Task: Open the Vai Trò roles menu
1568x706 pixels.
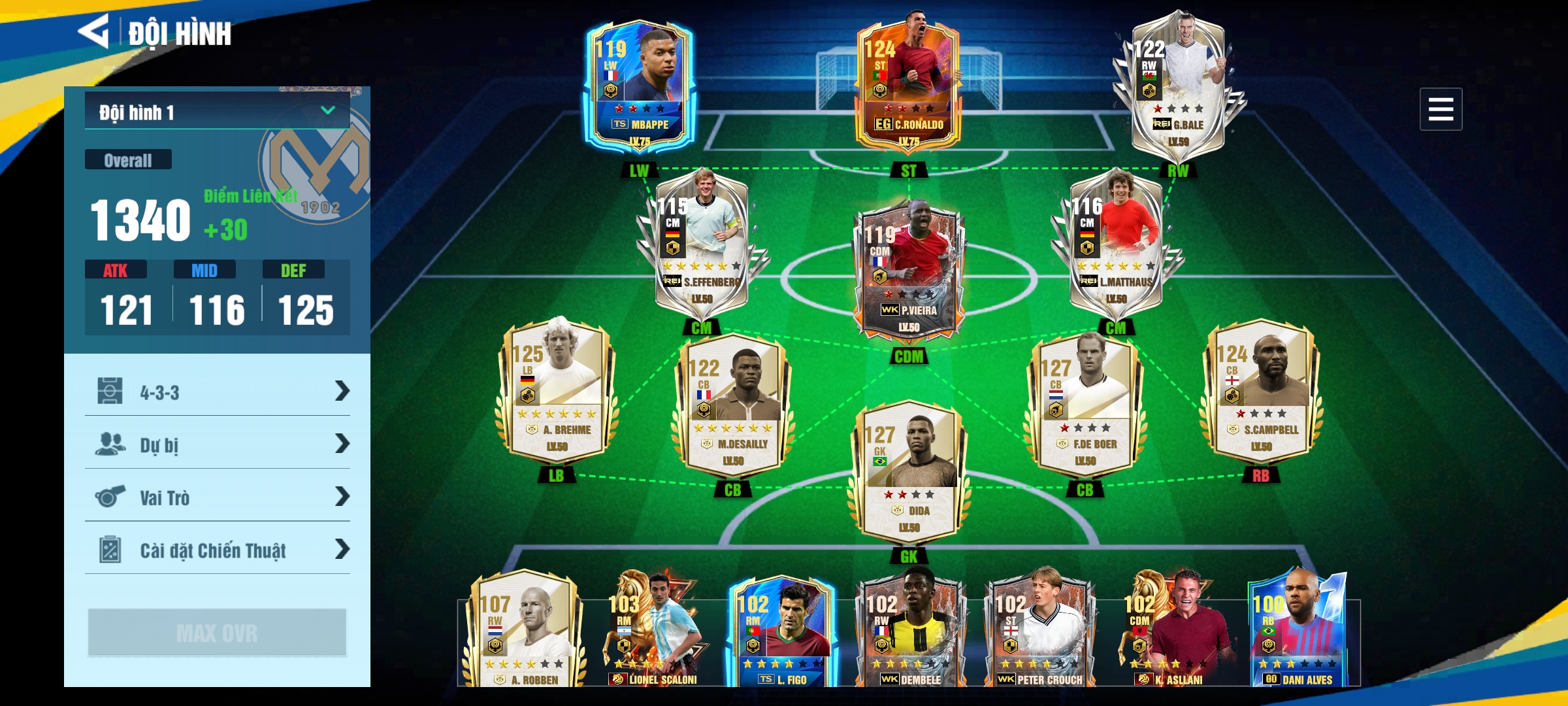Action: pyautogui.click(x=217, y=497)
